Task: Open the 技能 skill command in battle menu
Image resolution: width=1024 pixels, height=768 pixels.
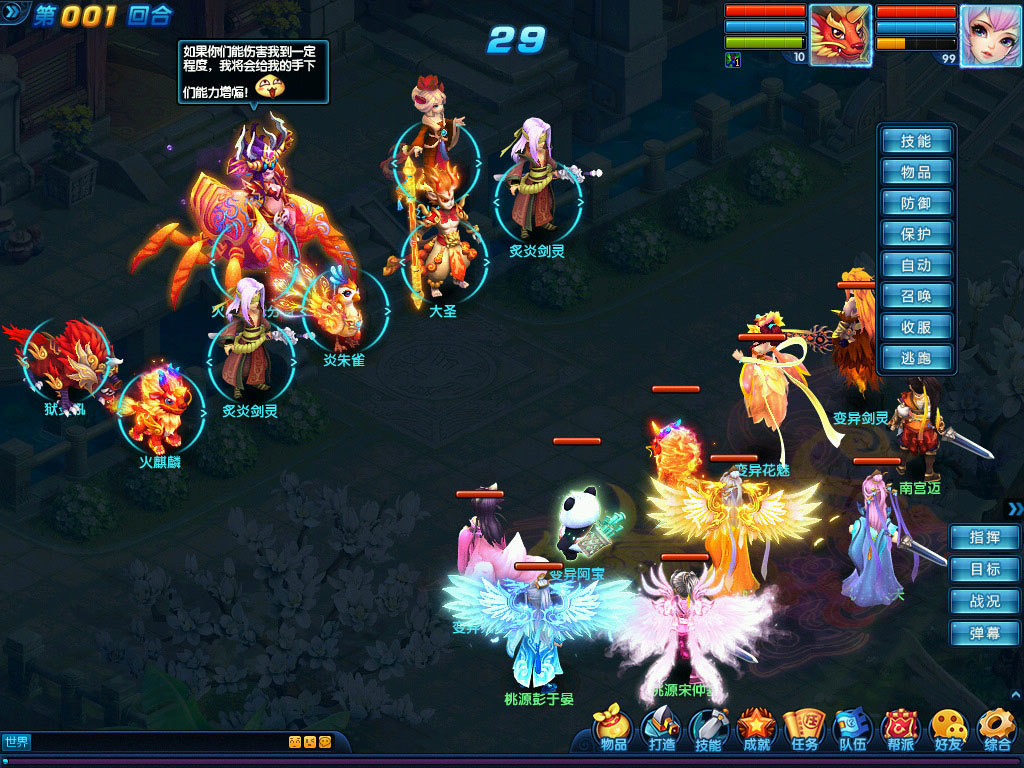Action: 916,141
